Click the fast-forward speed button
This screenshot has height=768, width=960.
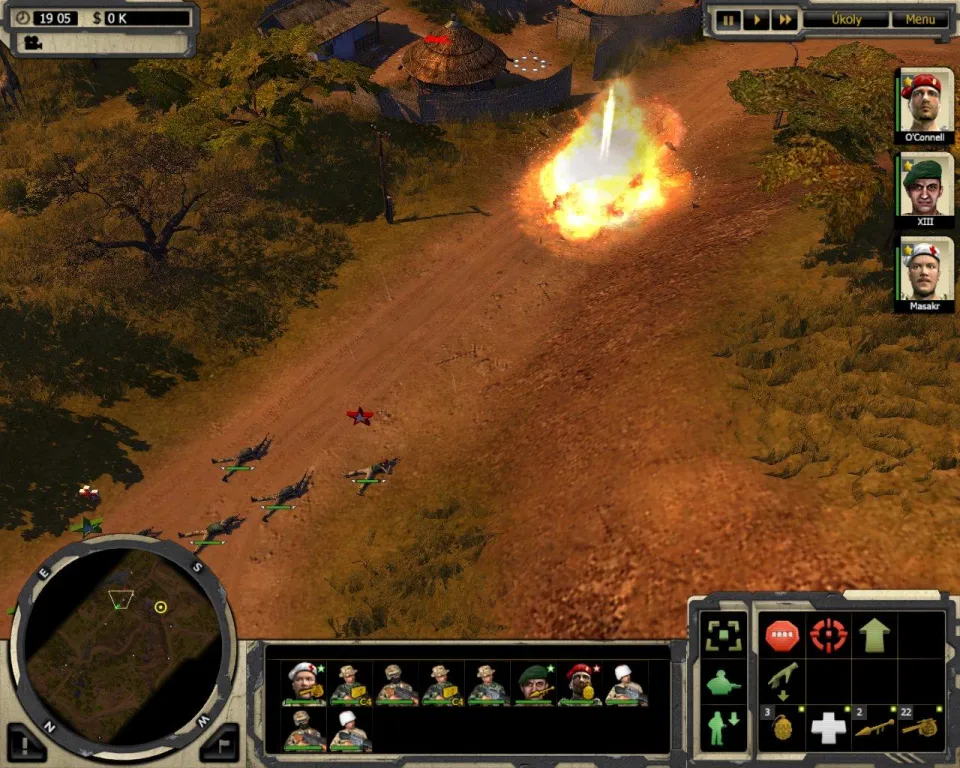(x=785, y=19)
